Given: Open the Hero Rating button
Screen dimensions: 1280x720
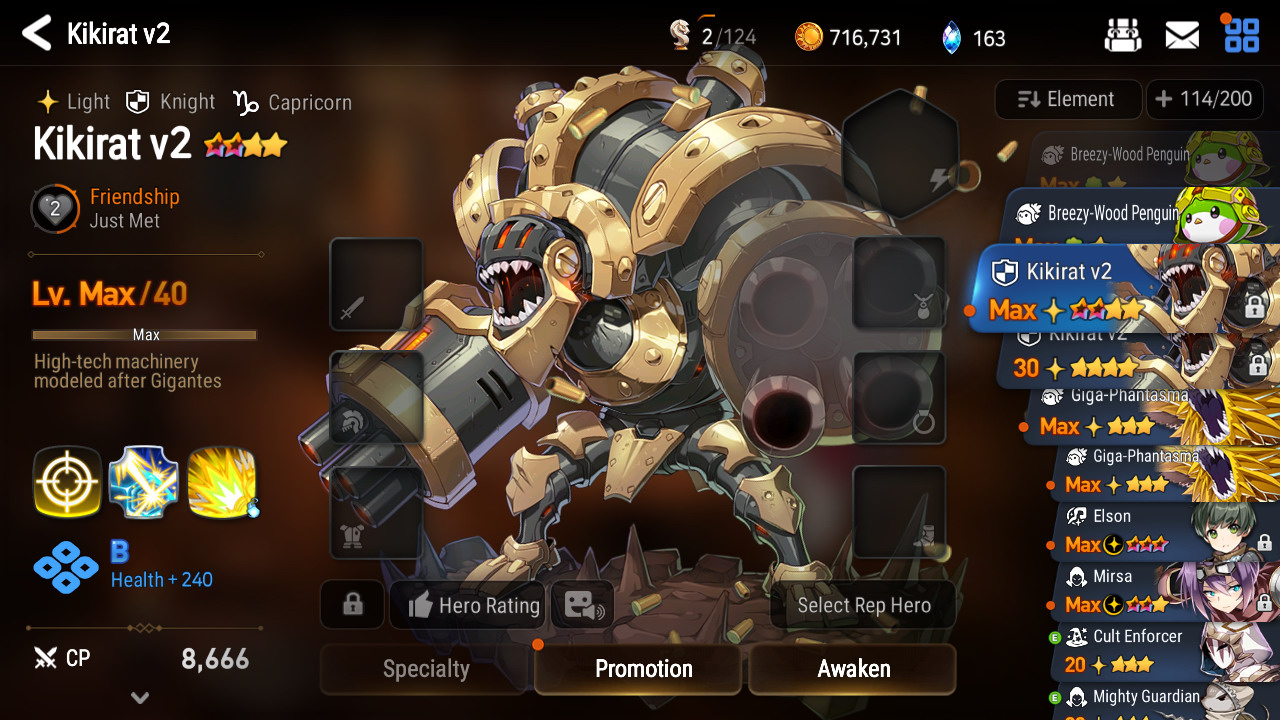Looking at the screenshot, I should point(474,605).
